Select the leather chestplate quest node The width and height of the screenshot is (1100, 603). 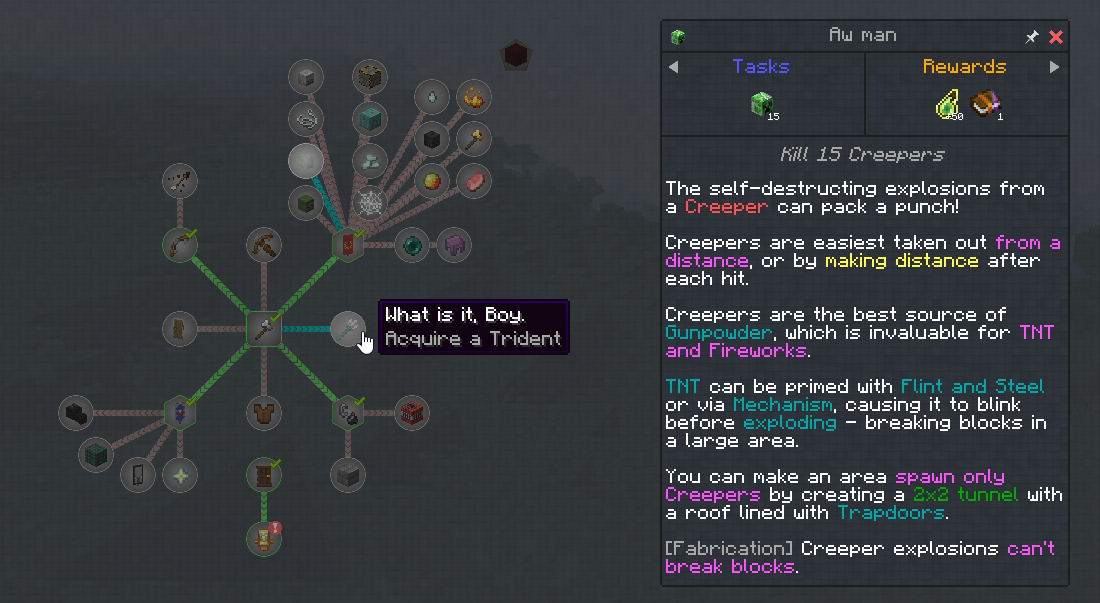click(x=264, y=412)
